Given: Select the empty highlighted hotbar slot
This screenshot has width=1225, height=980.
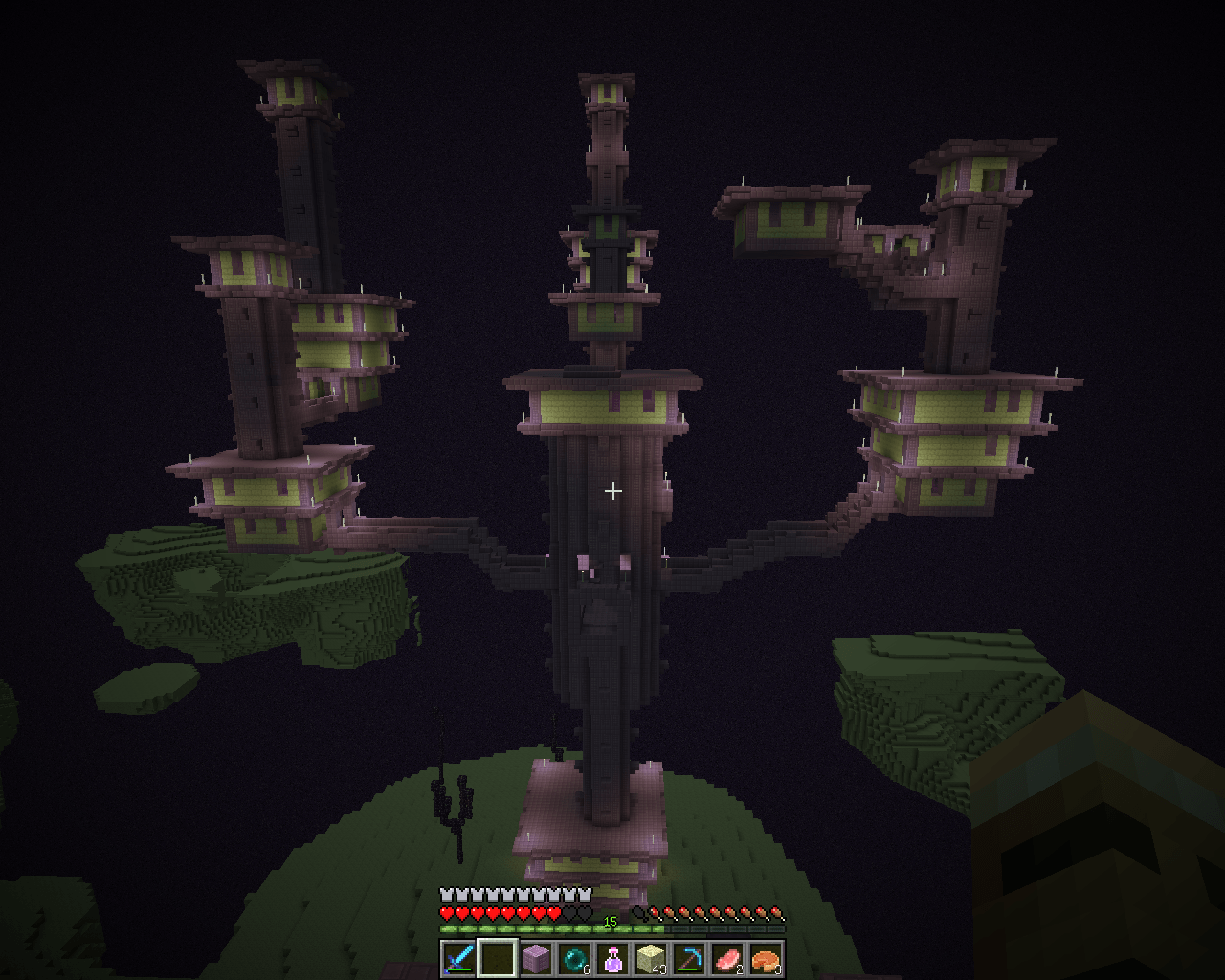Looking at the screenshot, I should [497, 958].
